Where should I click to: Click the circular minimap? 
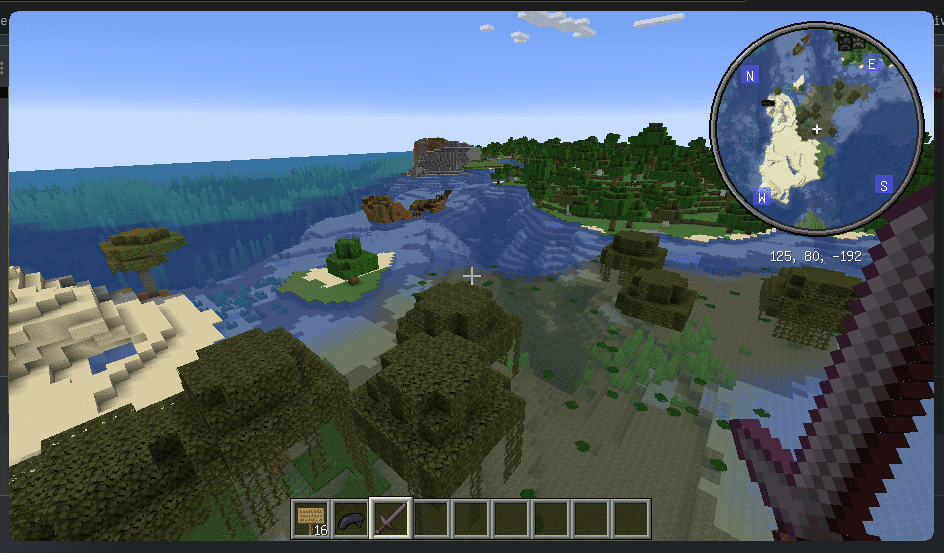point(816,128)
